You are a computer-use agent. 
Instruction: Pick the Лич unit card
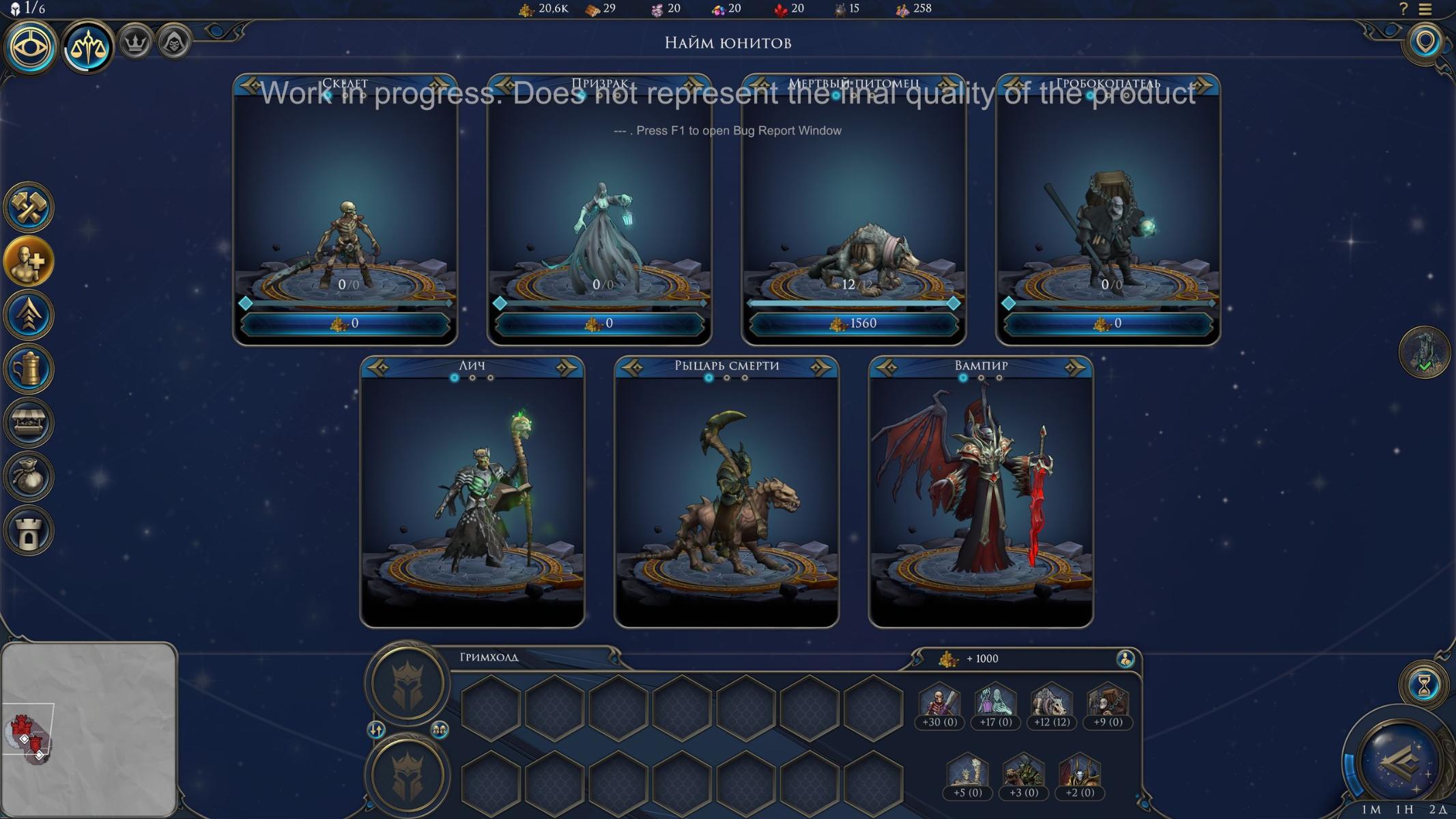point(472,491)
